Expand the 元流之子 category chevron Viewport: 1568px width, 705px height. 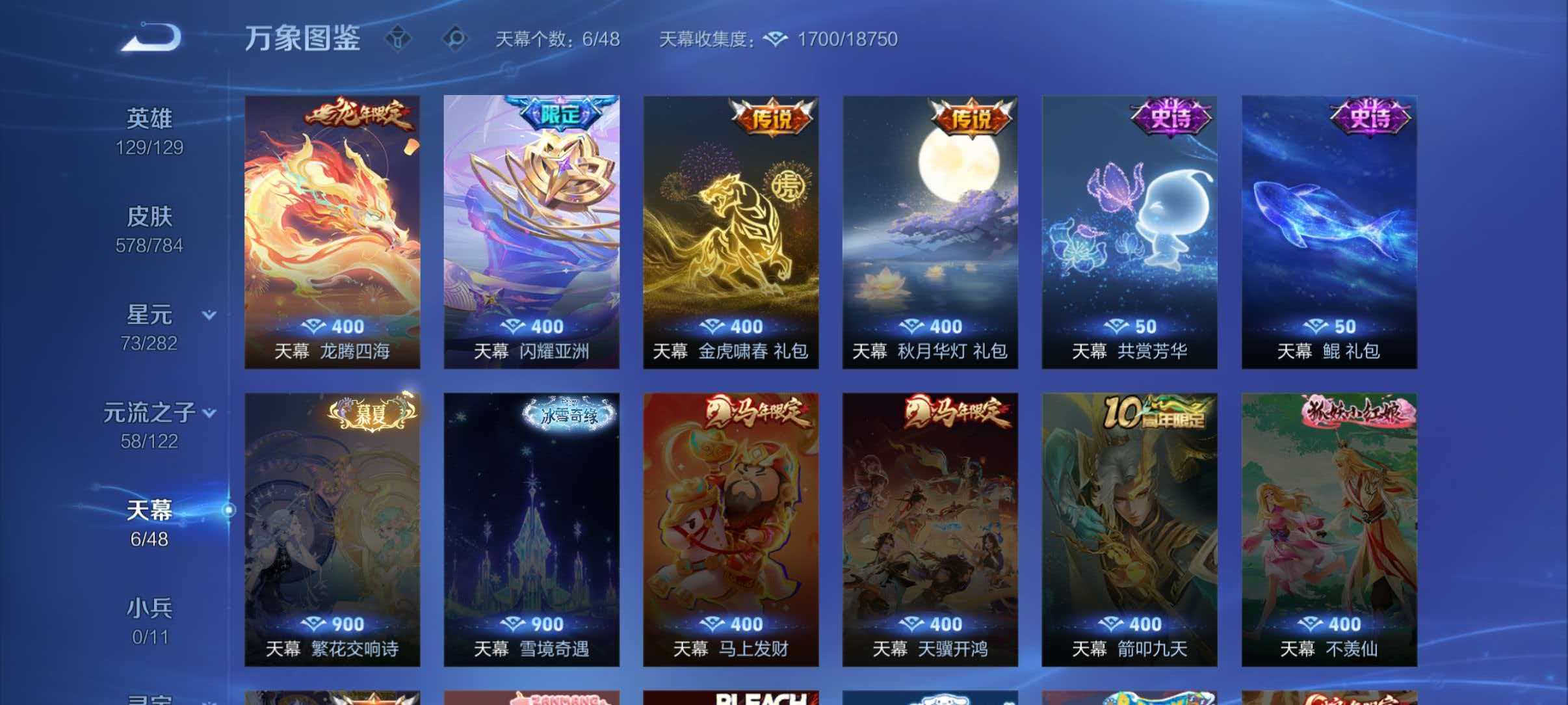(x=209, y=412)
